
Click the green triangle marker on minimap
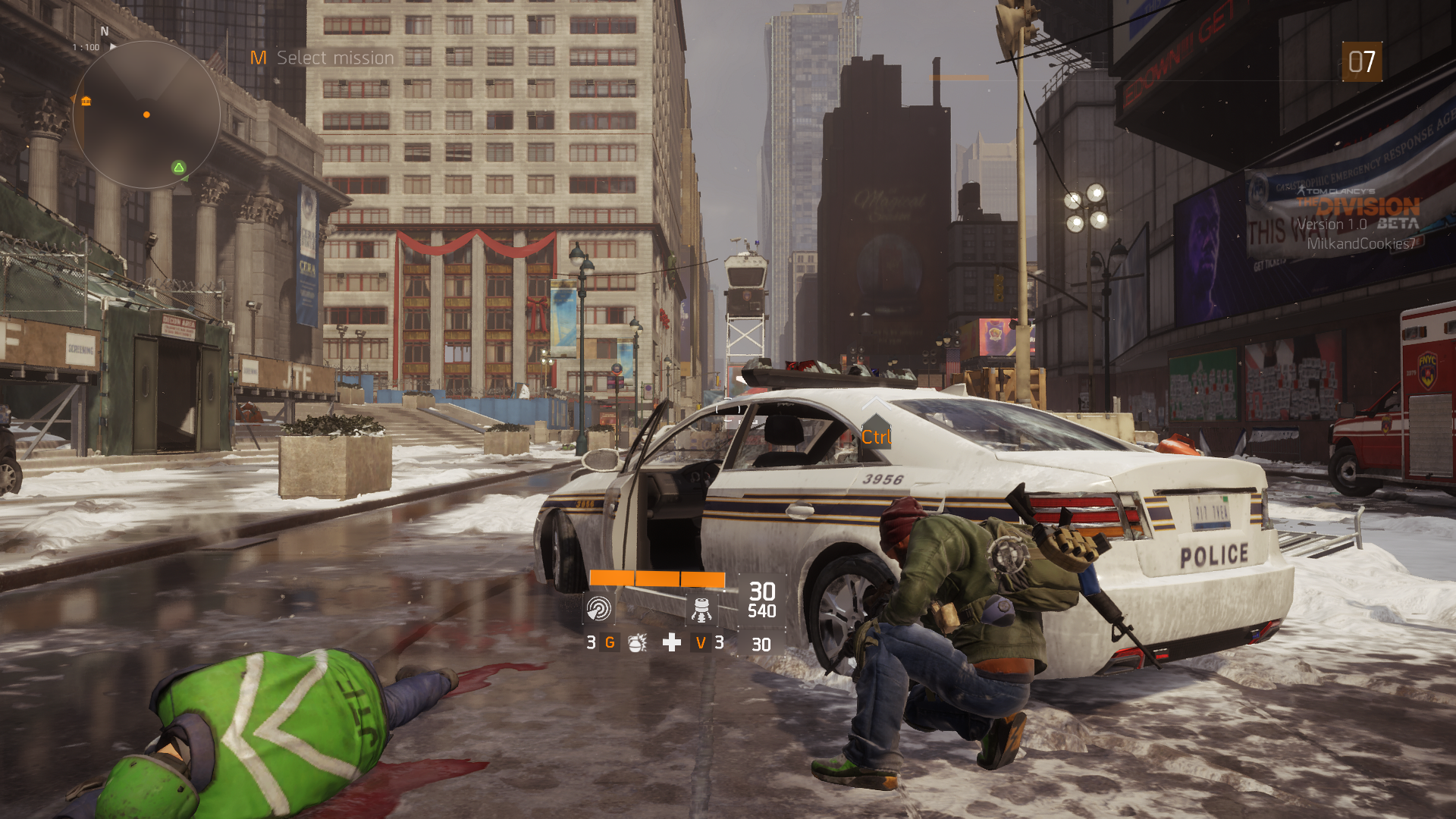[179, 167]
